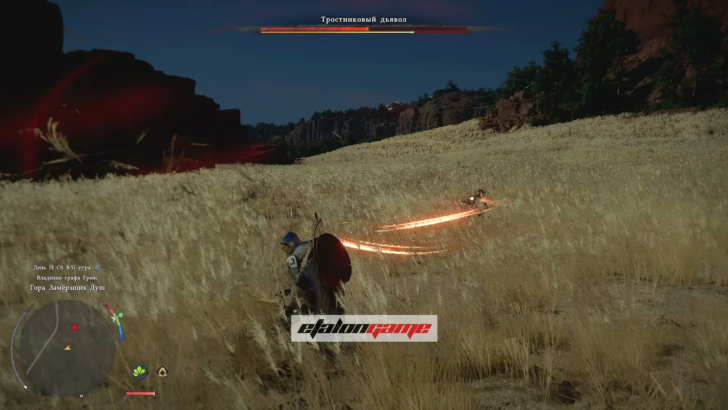Click the house-shaped shelter icon
Image resolution: width=728 pixels, height=410 pixels.
click(x=162, y=371)
